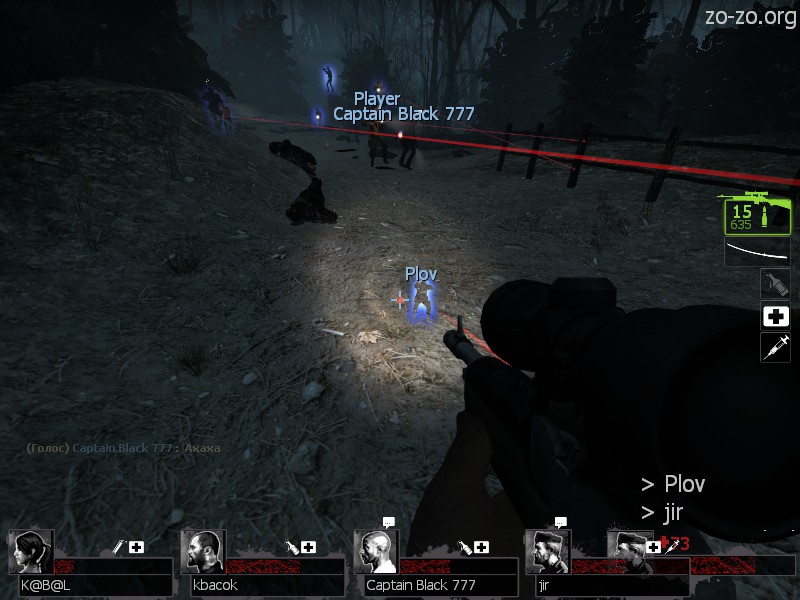800x600 pixels.
Task: Click jir's teammate portrait
Action: [548, 552]
